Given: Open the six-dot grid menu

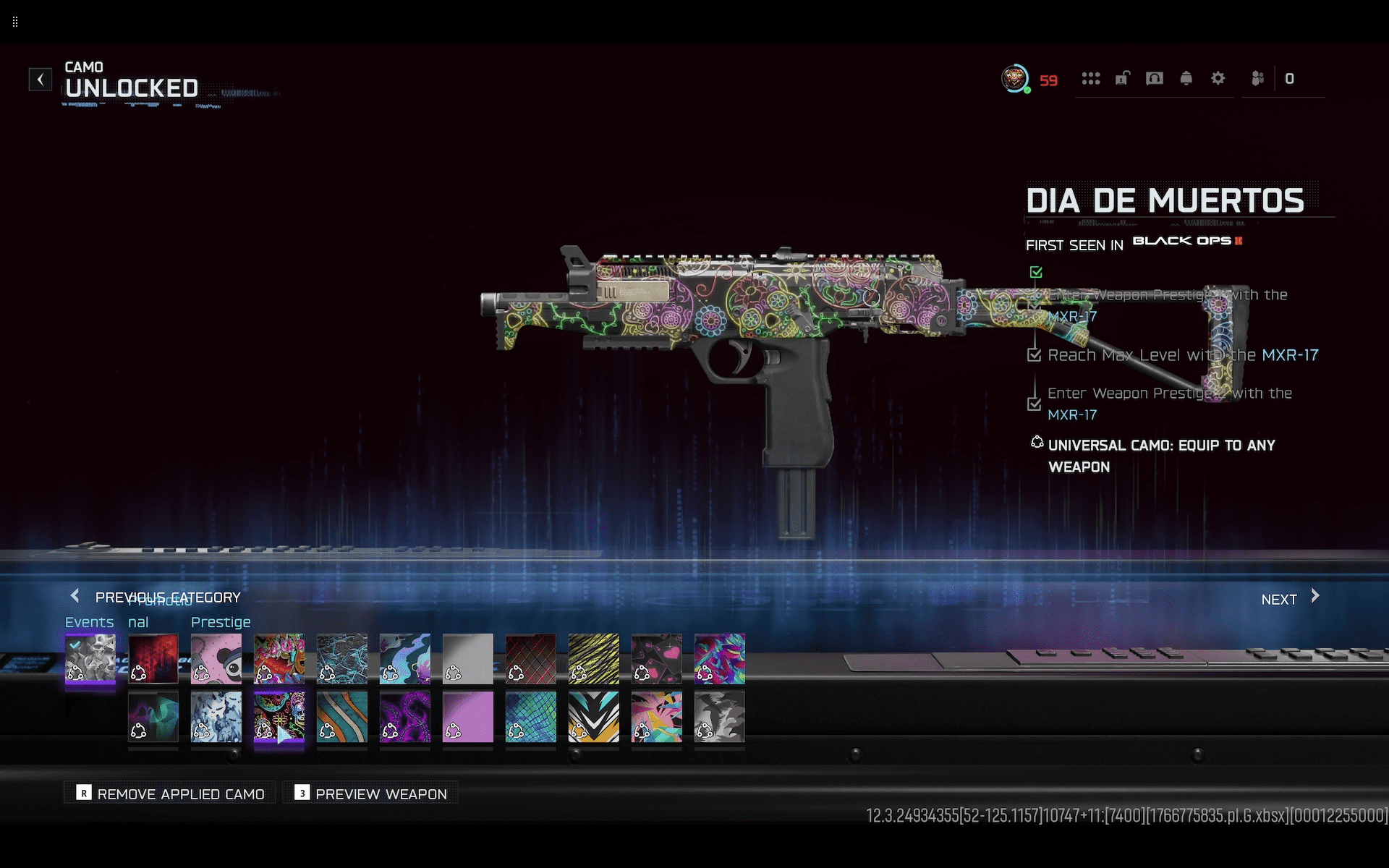Looking at the screenshot, I should 1090,79.
